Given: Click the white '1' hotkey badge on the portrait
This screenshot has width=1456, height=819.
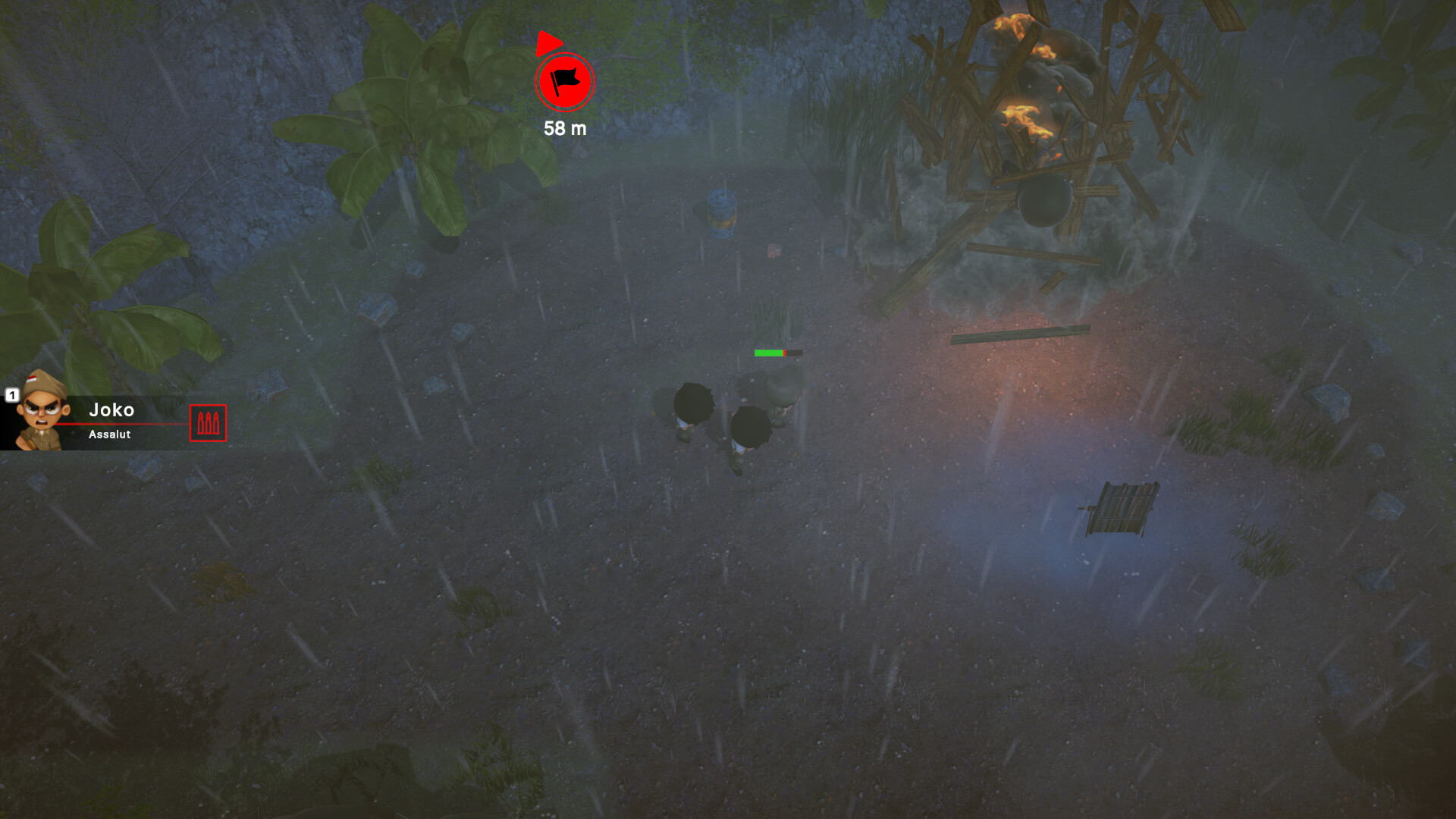Looking at the screenshot, I should point(12,394).
